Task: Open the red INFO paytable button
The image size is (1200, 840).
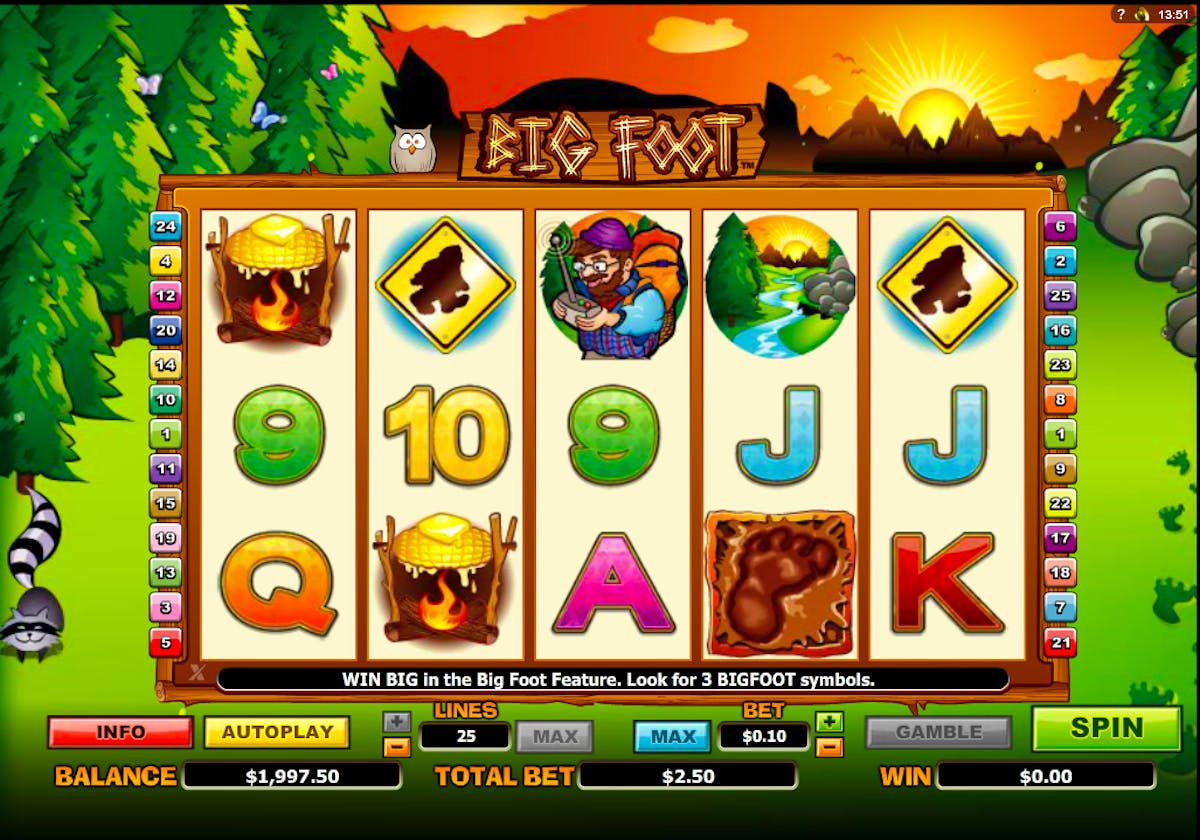Action: [120, 732]
